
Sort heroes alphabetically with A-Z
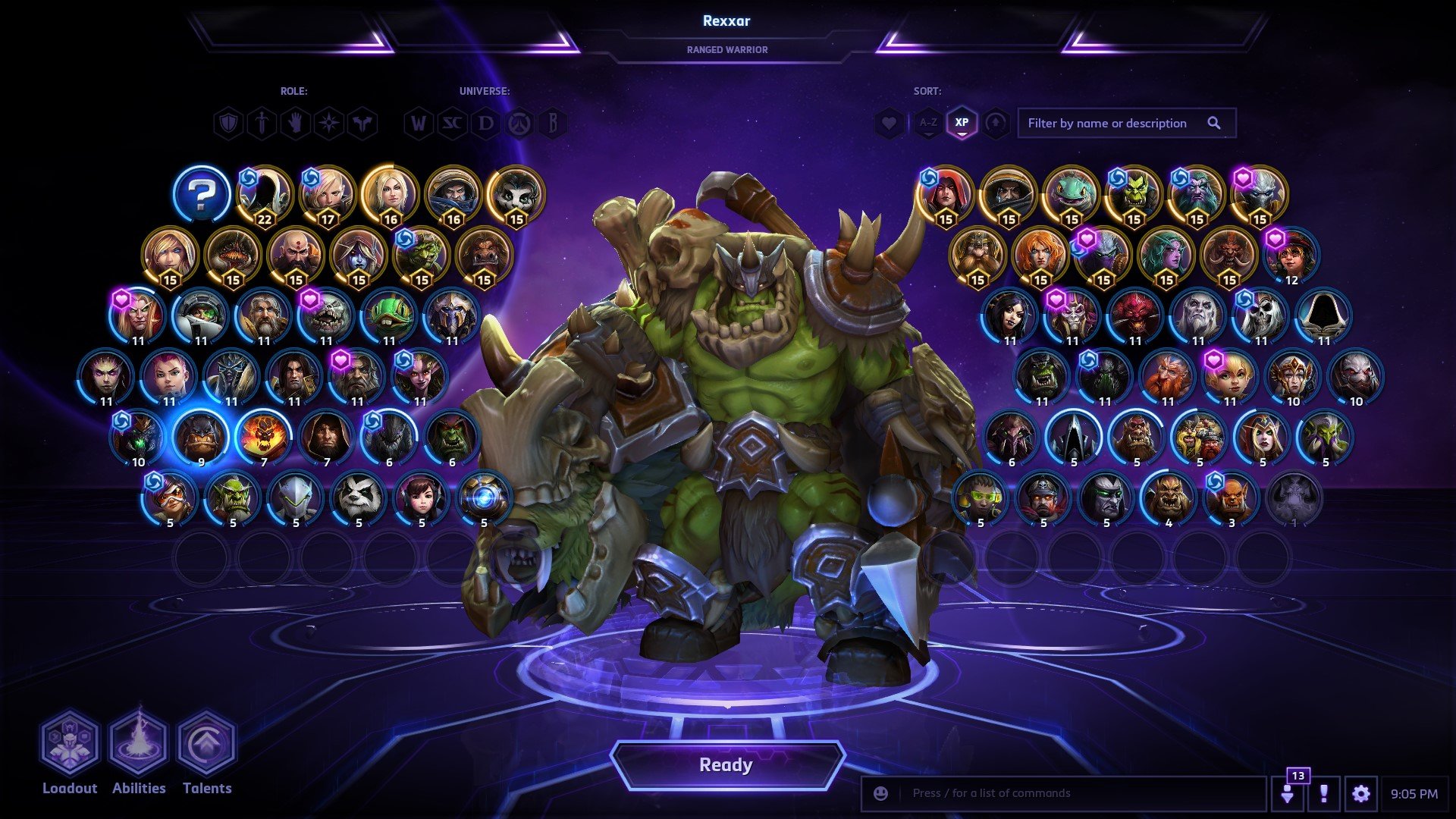(x=927, y=123)
